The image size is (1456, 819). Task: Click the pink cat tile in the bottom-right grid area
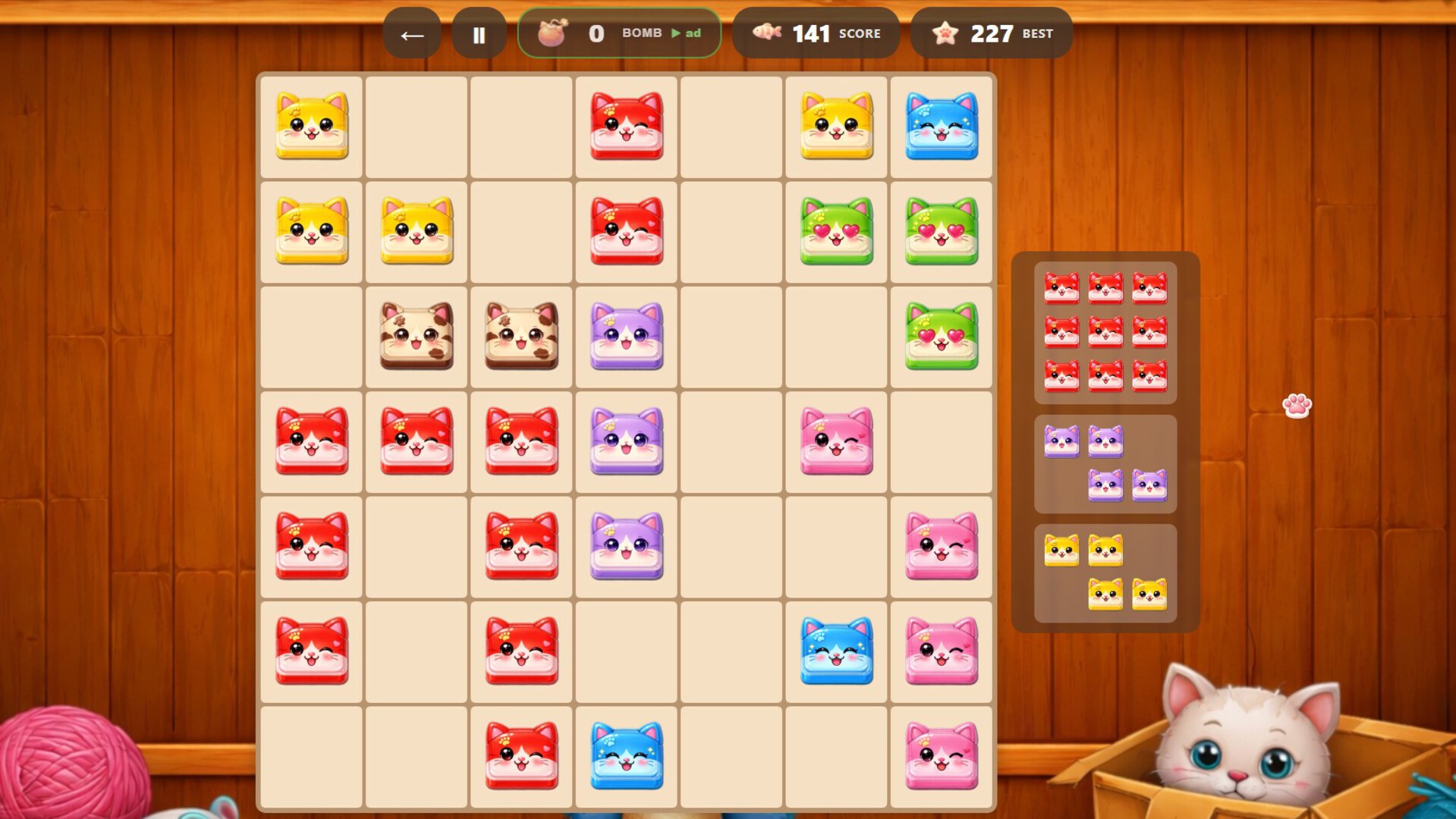941,755
